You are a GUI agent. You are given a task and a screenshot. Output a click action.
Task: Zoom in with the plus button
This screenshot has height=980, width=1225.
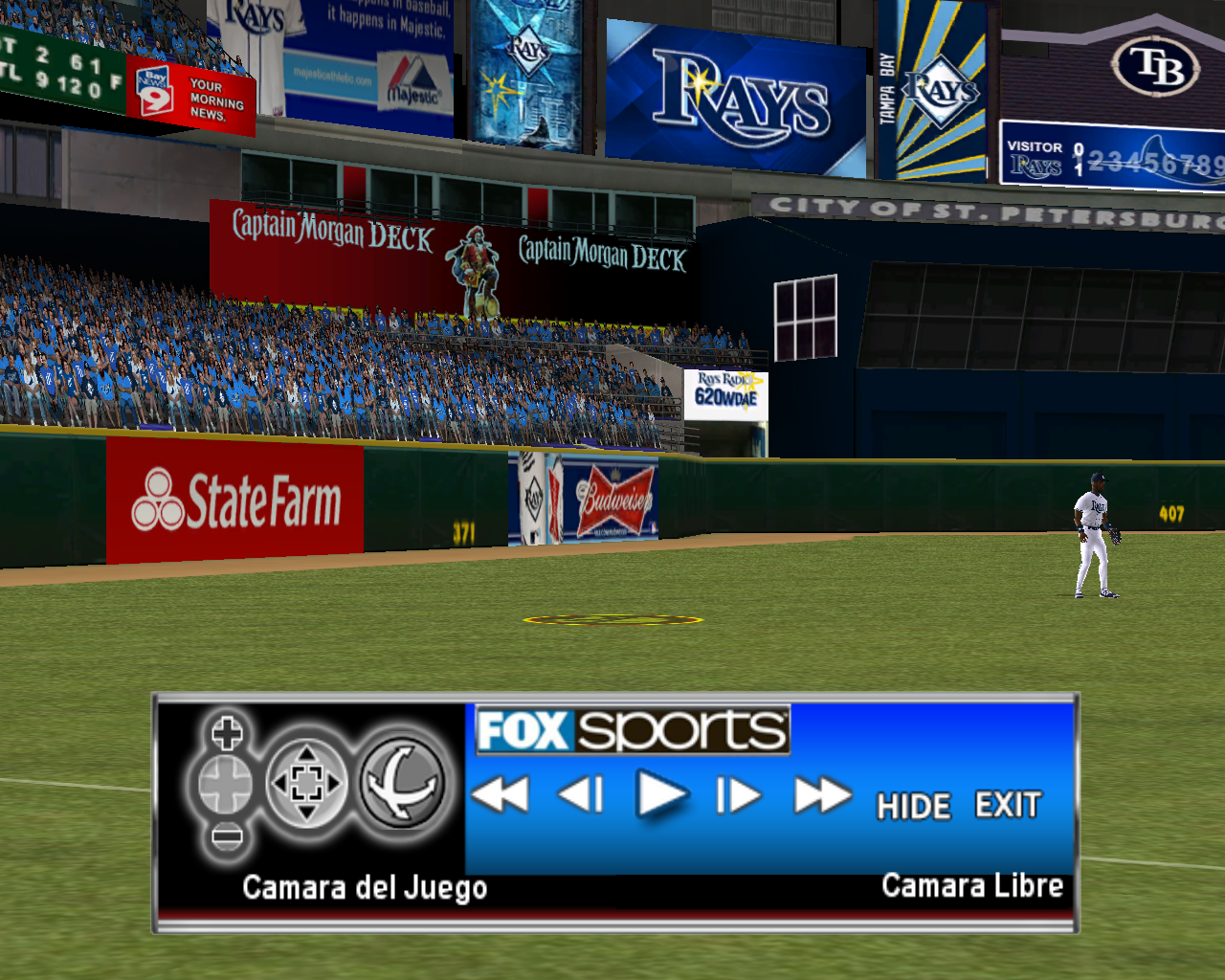click(226, 734)
